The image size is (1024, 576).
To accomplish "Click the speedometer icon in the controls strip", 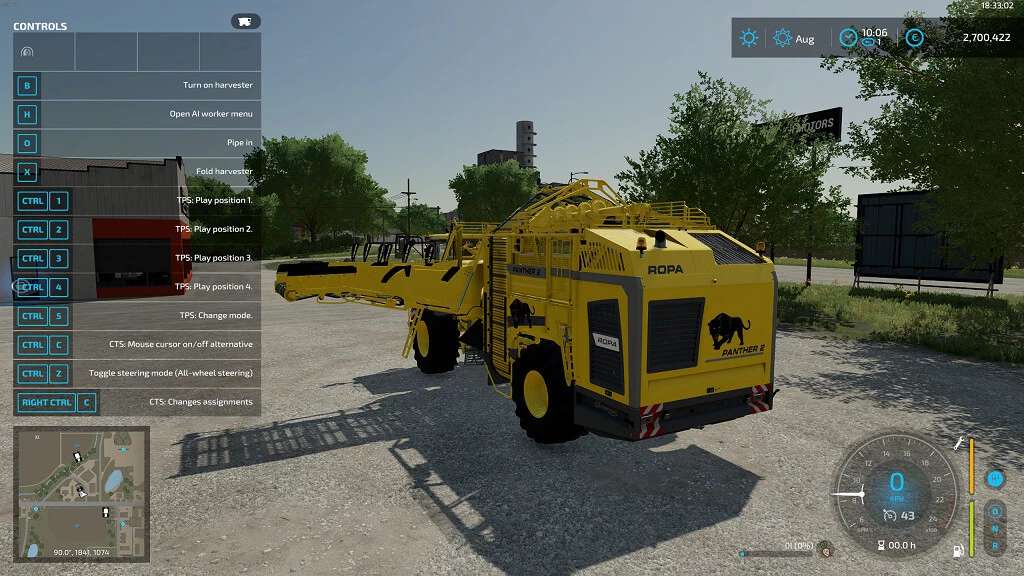I will coord(27,51).
